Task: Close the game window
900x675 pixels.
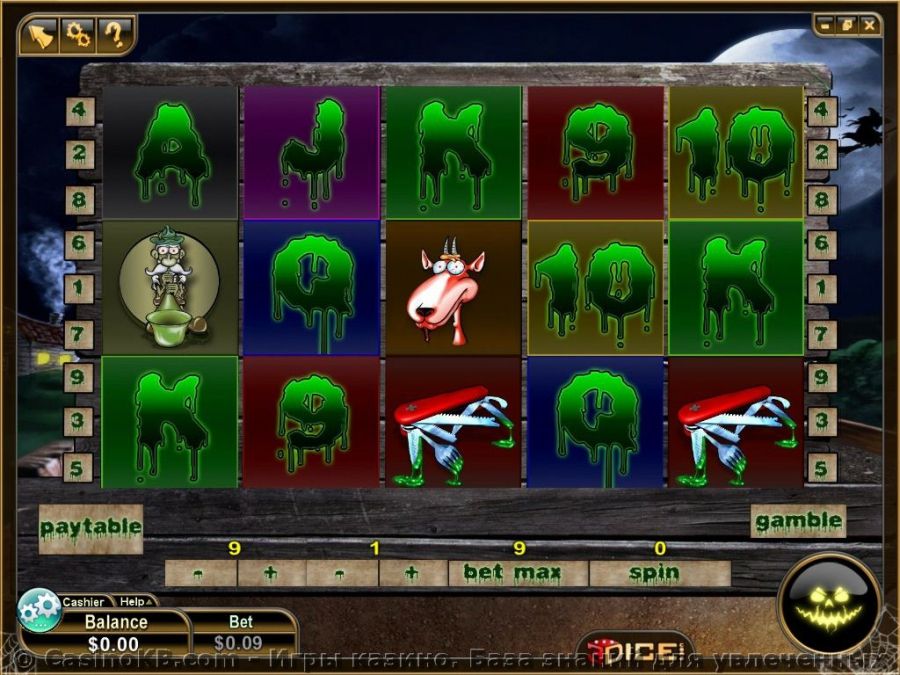Action: [x=870, y=23]
